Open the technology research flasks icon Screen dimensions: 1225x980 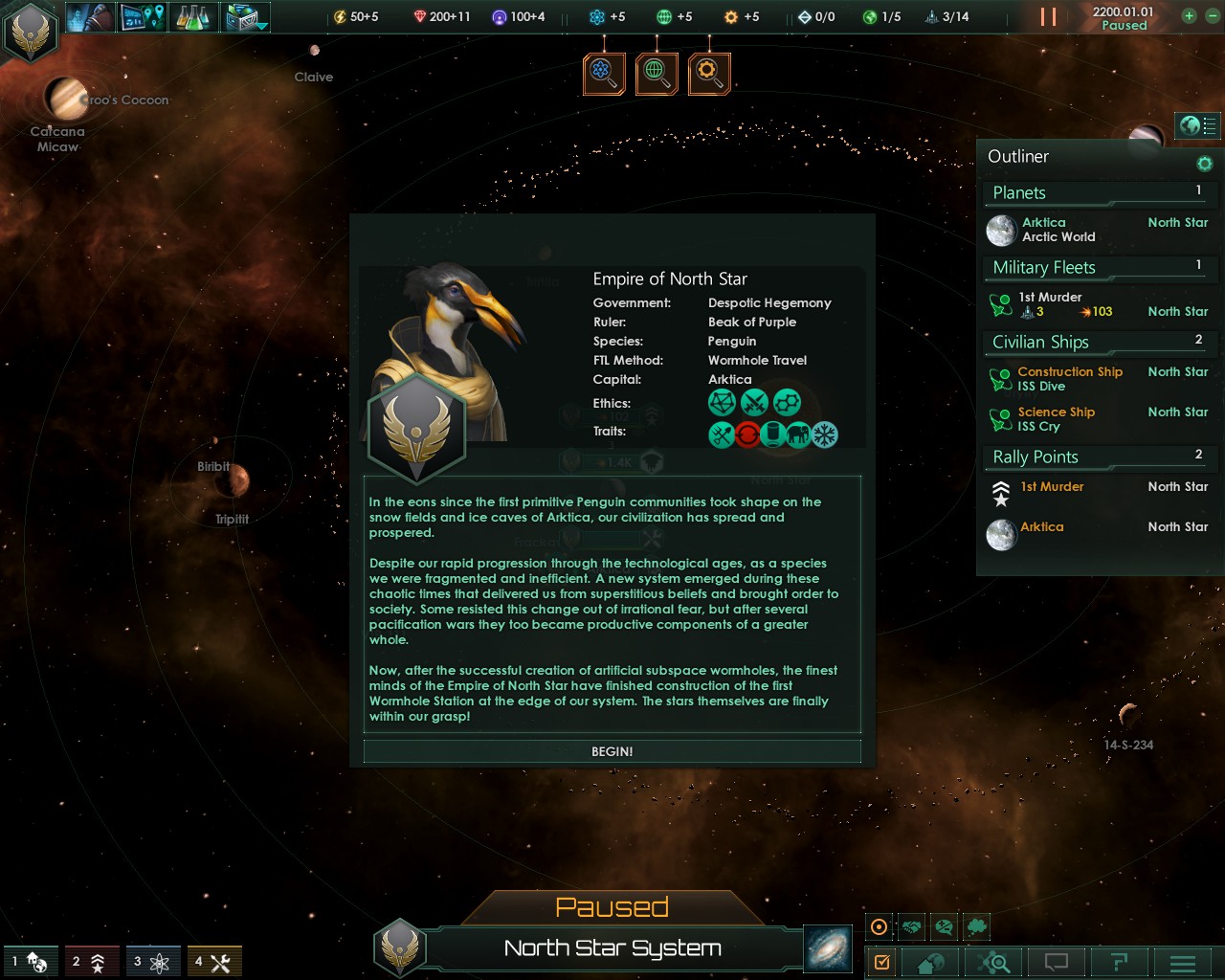191,16
